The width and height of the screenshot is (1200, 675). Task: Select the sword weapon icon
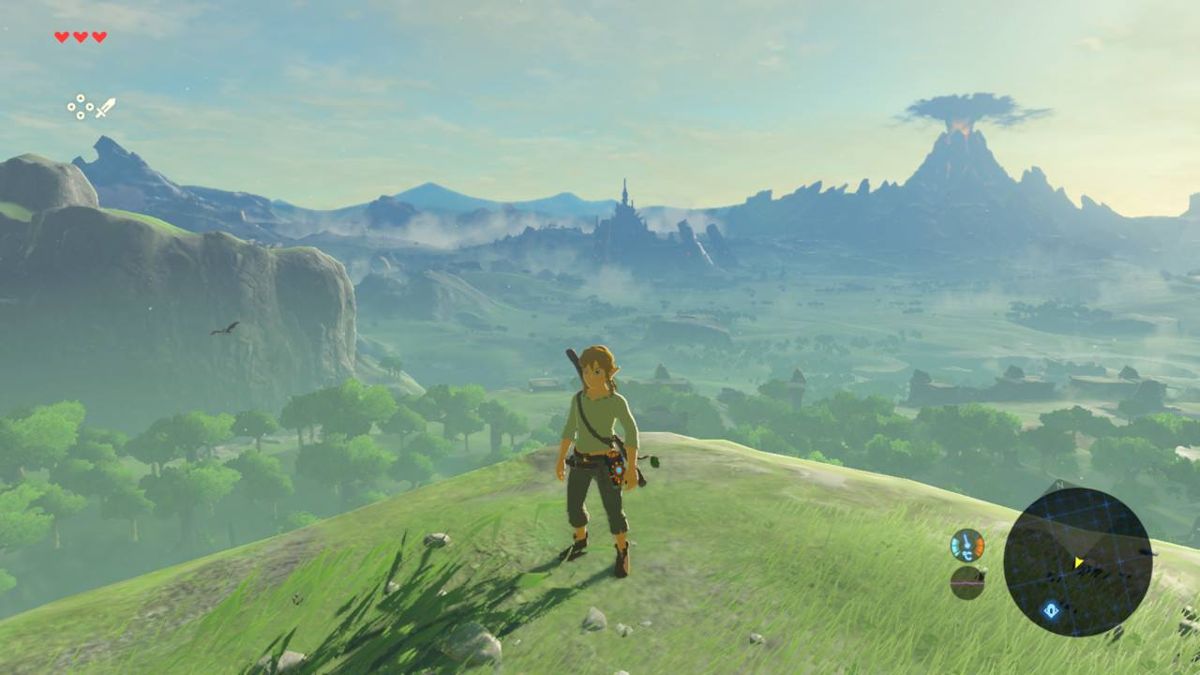pyautogui.click(x=105, y=107)
